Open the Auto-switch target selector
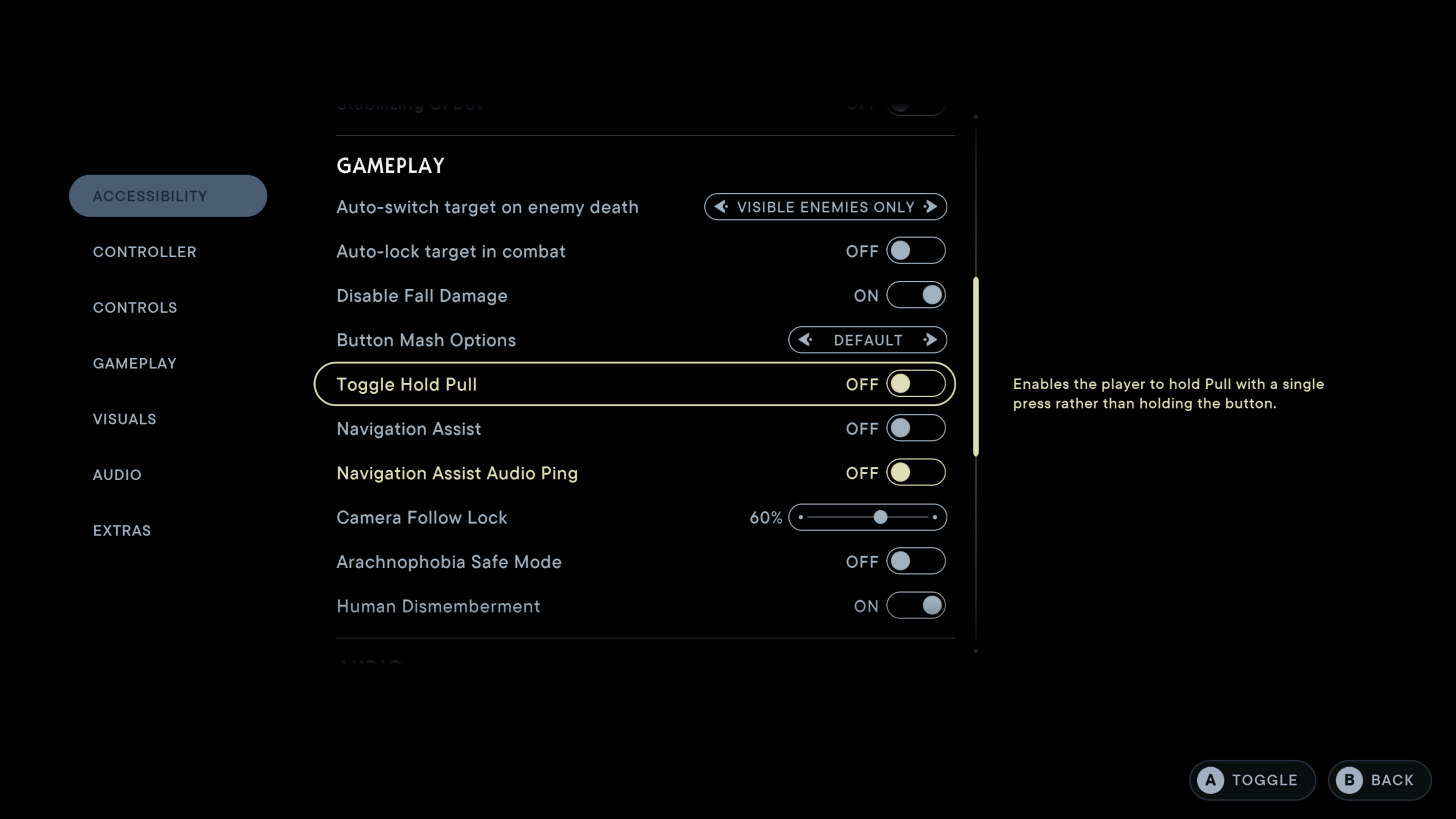Image resolution: width=1456 pixels, height=819 pixels. (x=825, y=207)
